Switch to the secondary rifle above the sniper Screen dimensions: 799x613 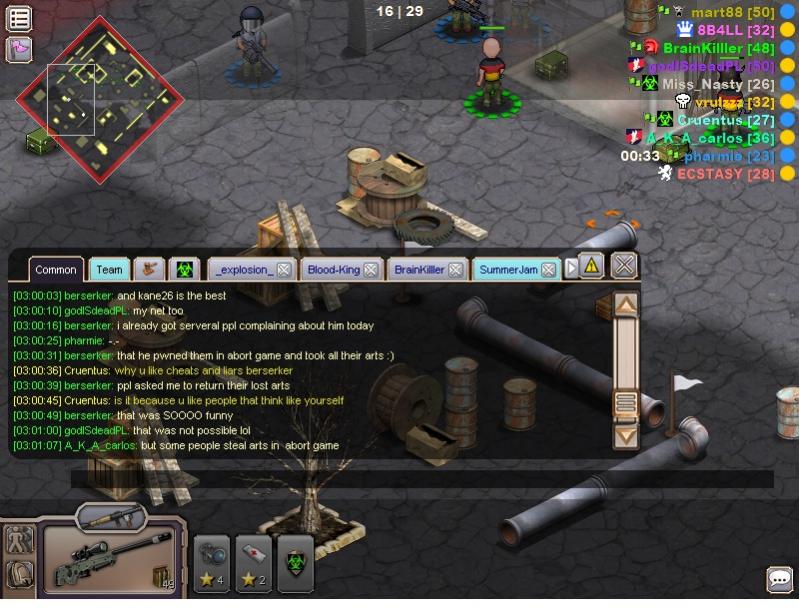coord(111,516)
